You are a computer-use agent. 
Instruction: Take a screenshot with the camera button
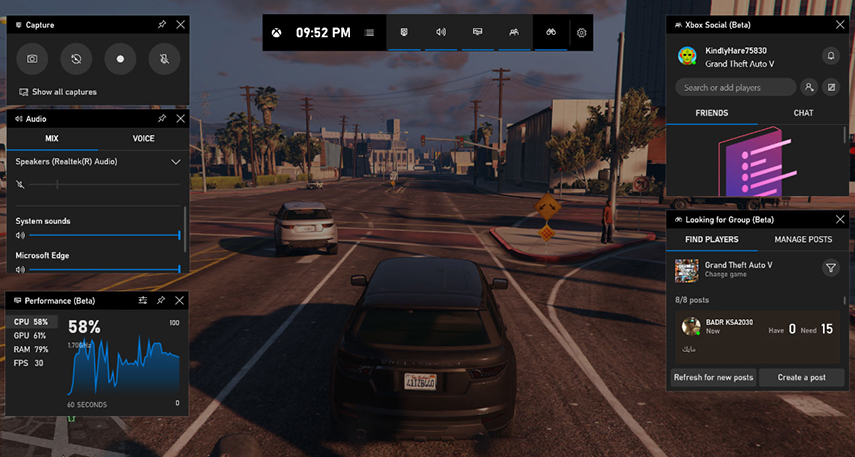32,59
